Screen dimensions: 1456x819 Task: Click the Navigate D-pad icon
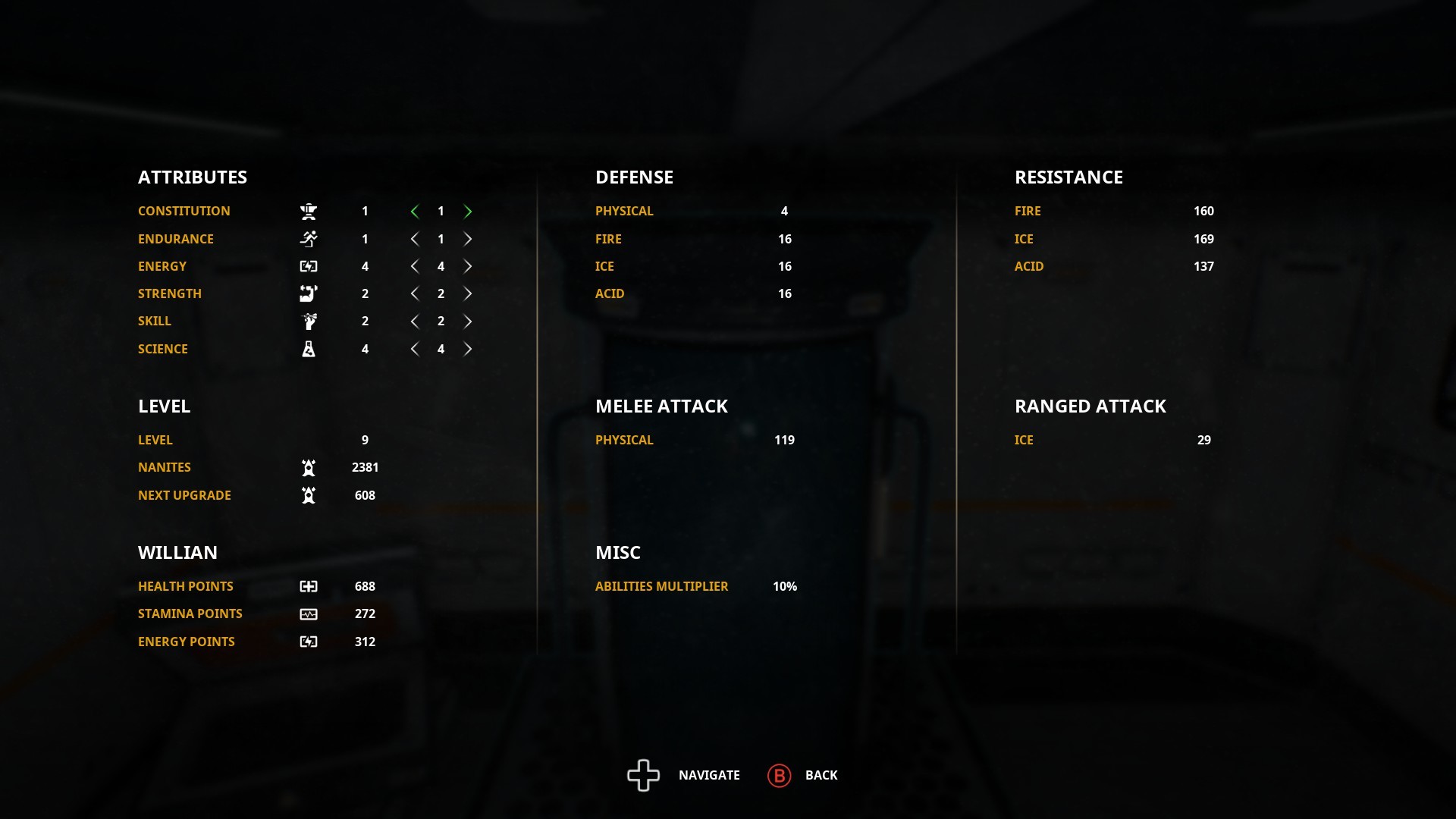pyautogui.click(x=643, y=775)
